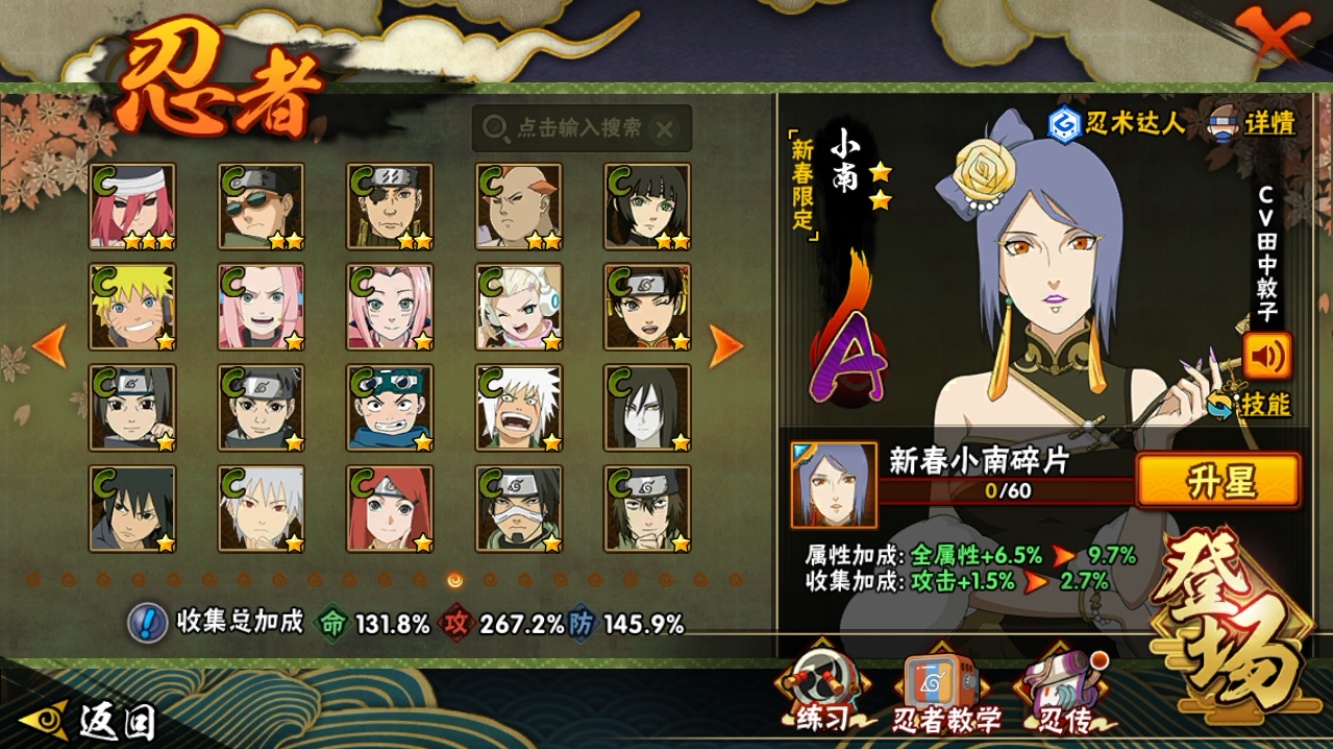Clear the search box text

[x=665, y=128]
